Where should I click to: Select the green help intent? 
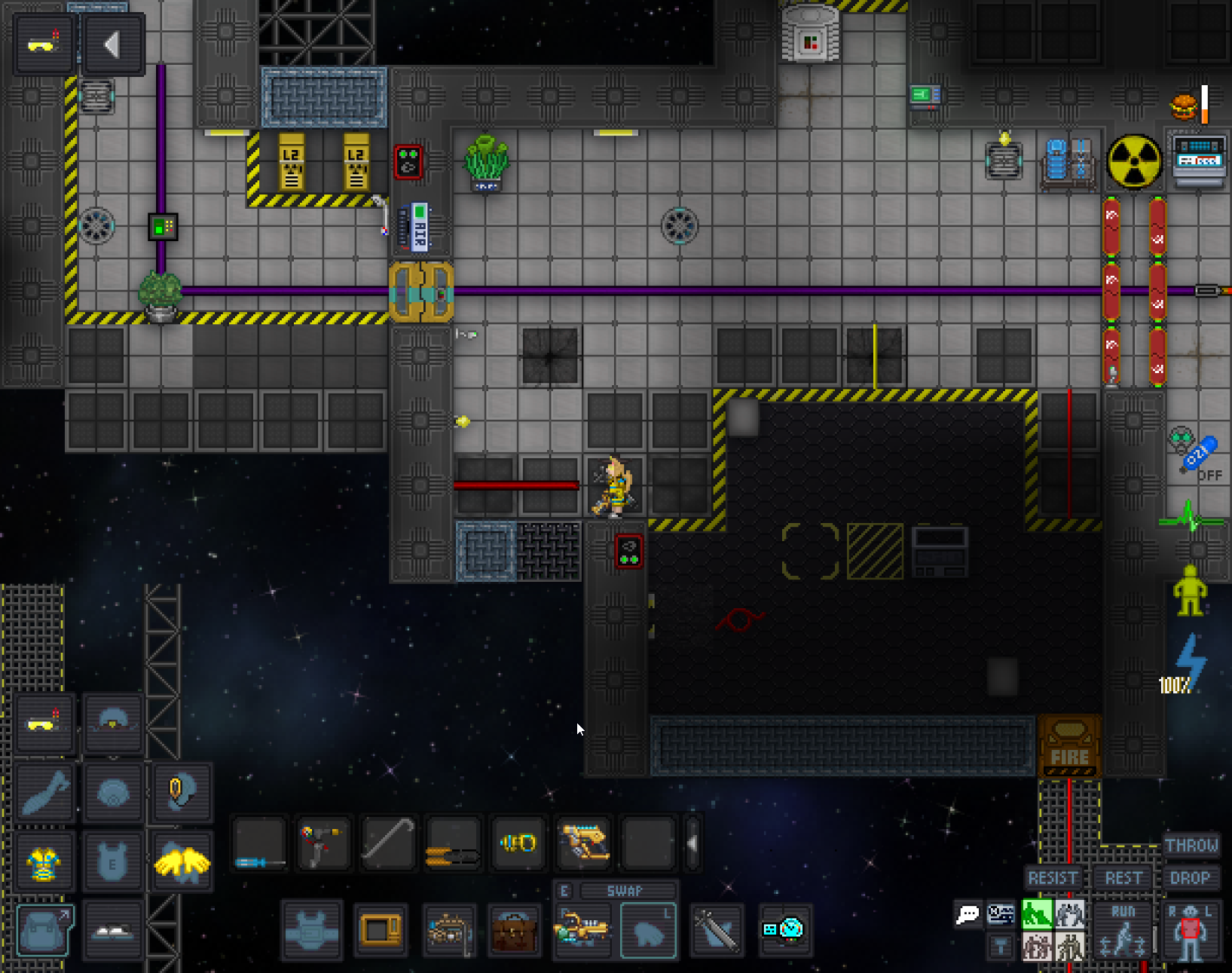1037,914
